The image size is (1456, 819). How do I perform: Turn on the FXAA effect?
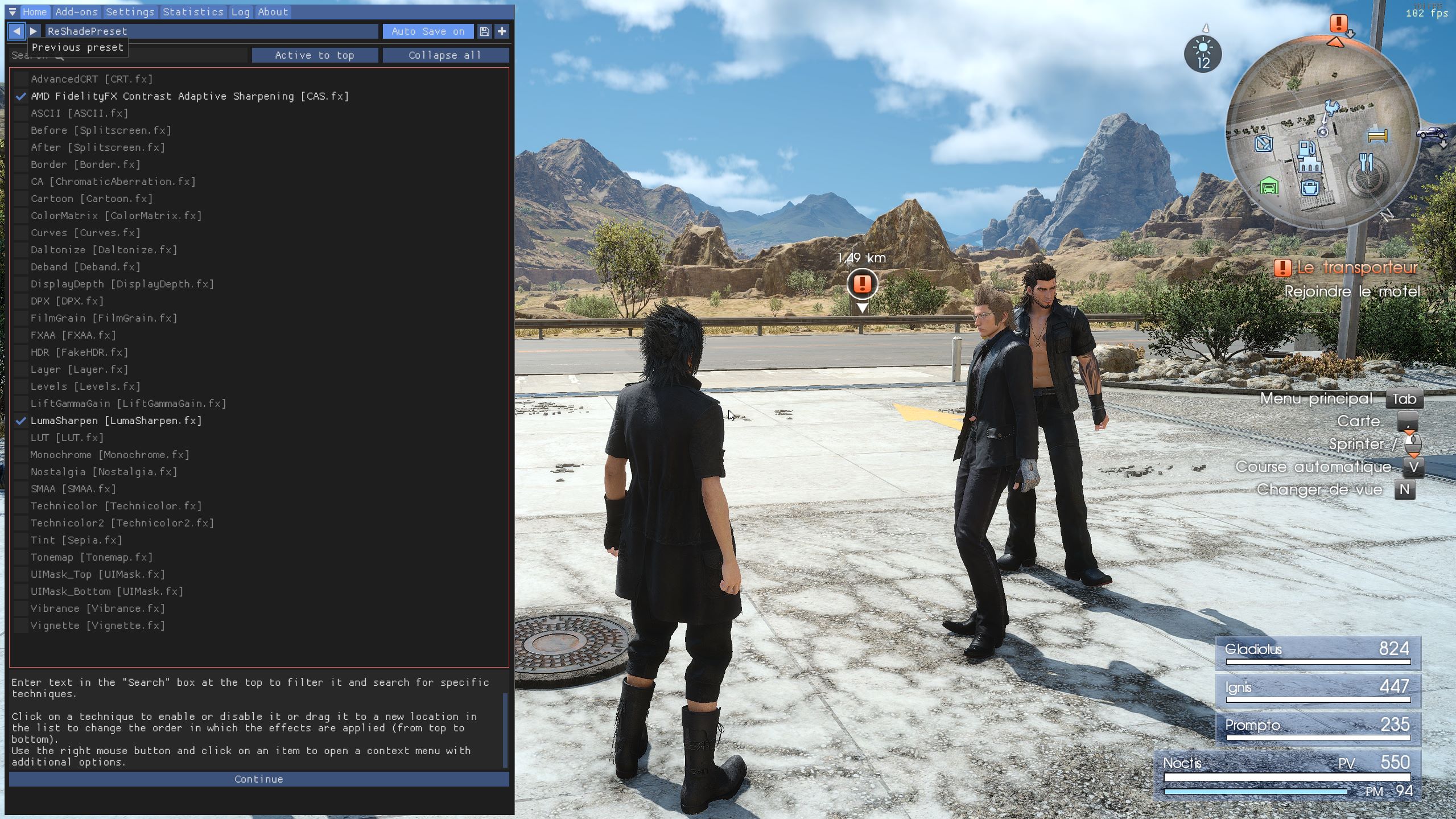(21, 335)
